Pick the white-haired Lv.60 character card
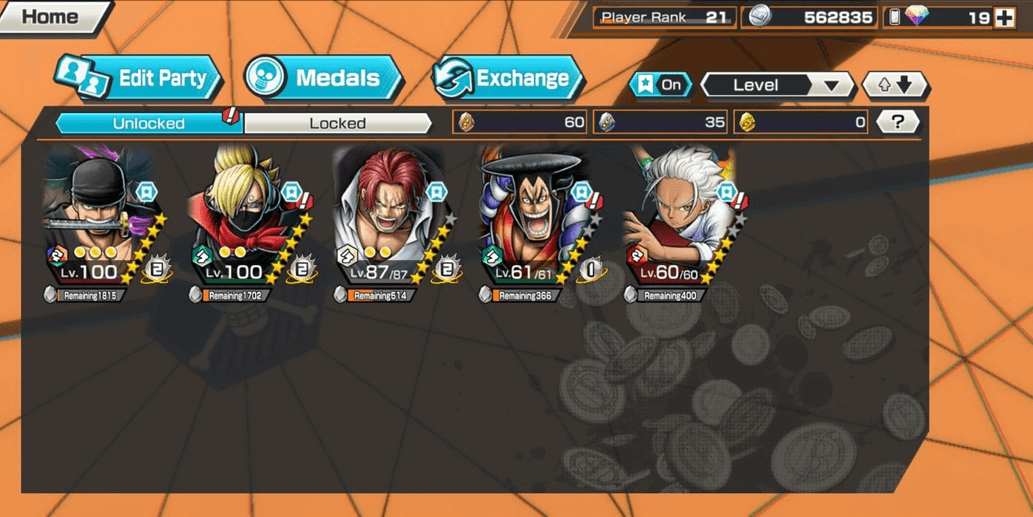 [680, 222]
